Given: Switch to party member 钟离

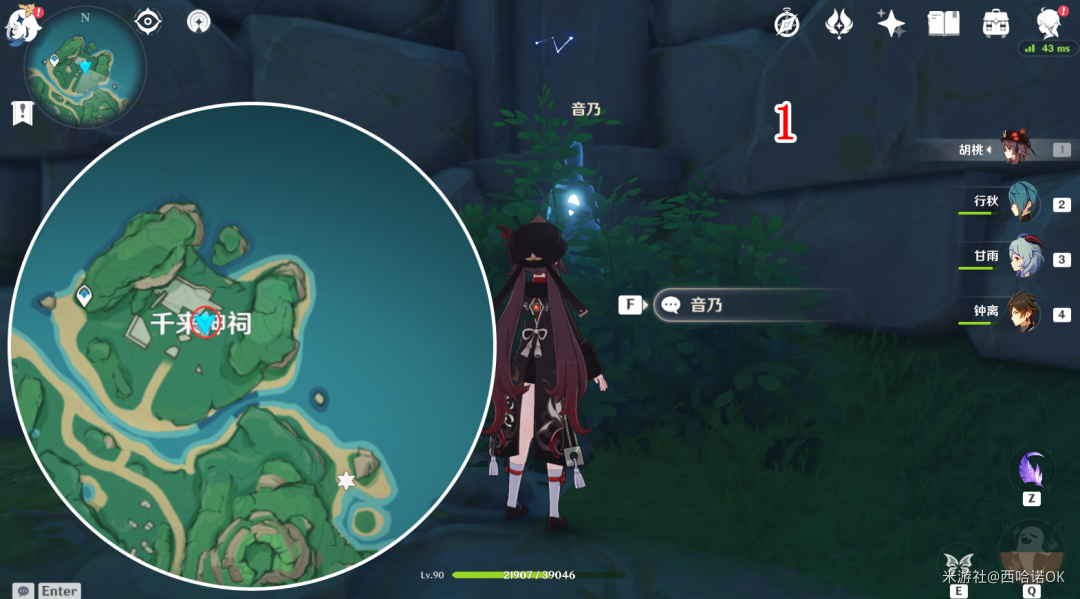Looking at the screenshot, I should pyautogui.click(x=1022, y=313).
